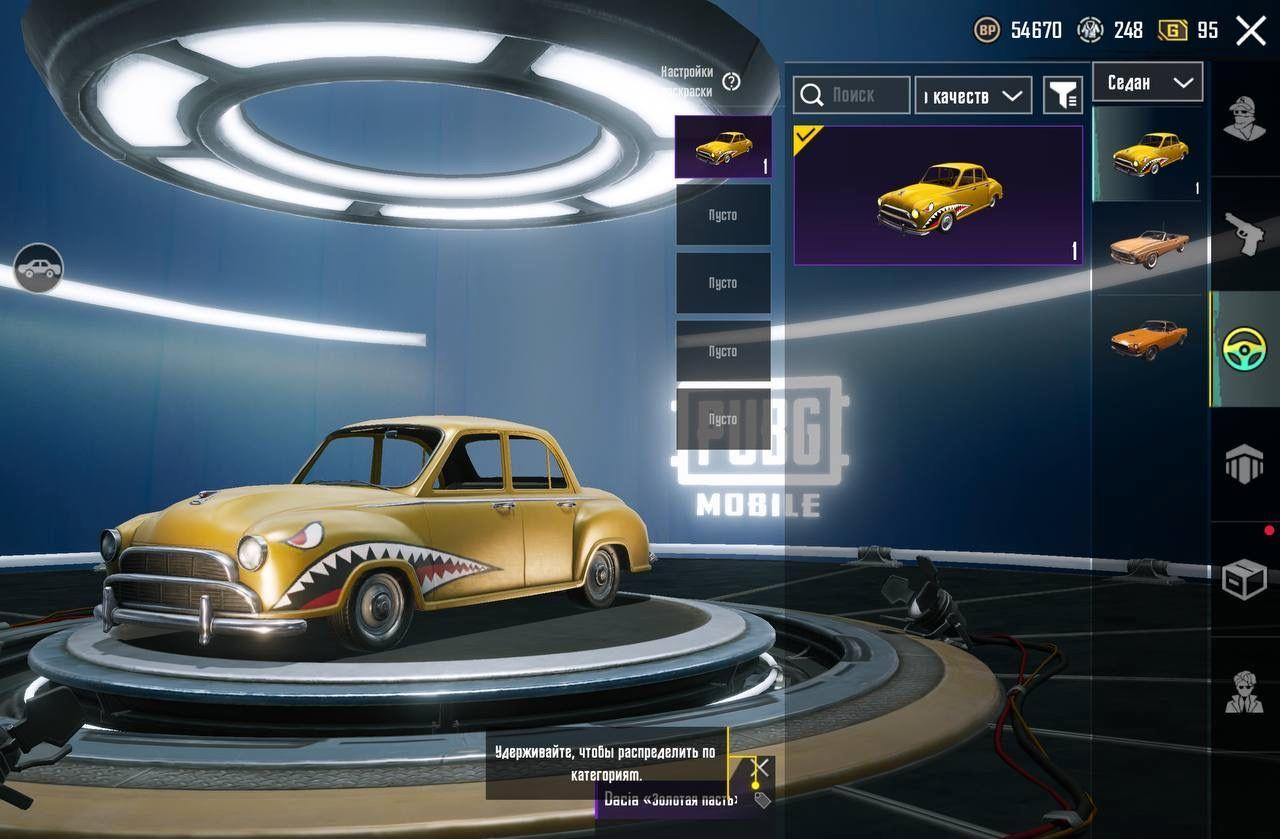Switch to the box crate tab
Screen dimensions: 1280x839
click(x=1244, y=580)
